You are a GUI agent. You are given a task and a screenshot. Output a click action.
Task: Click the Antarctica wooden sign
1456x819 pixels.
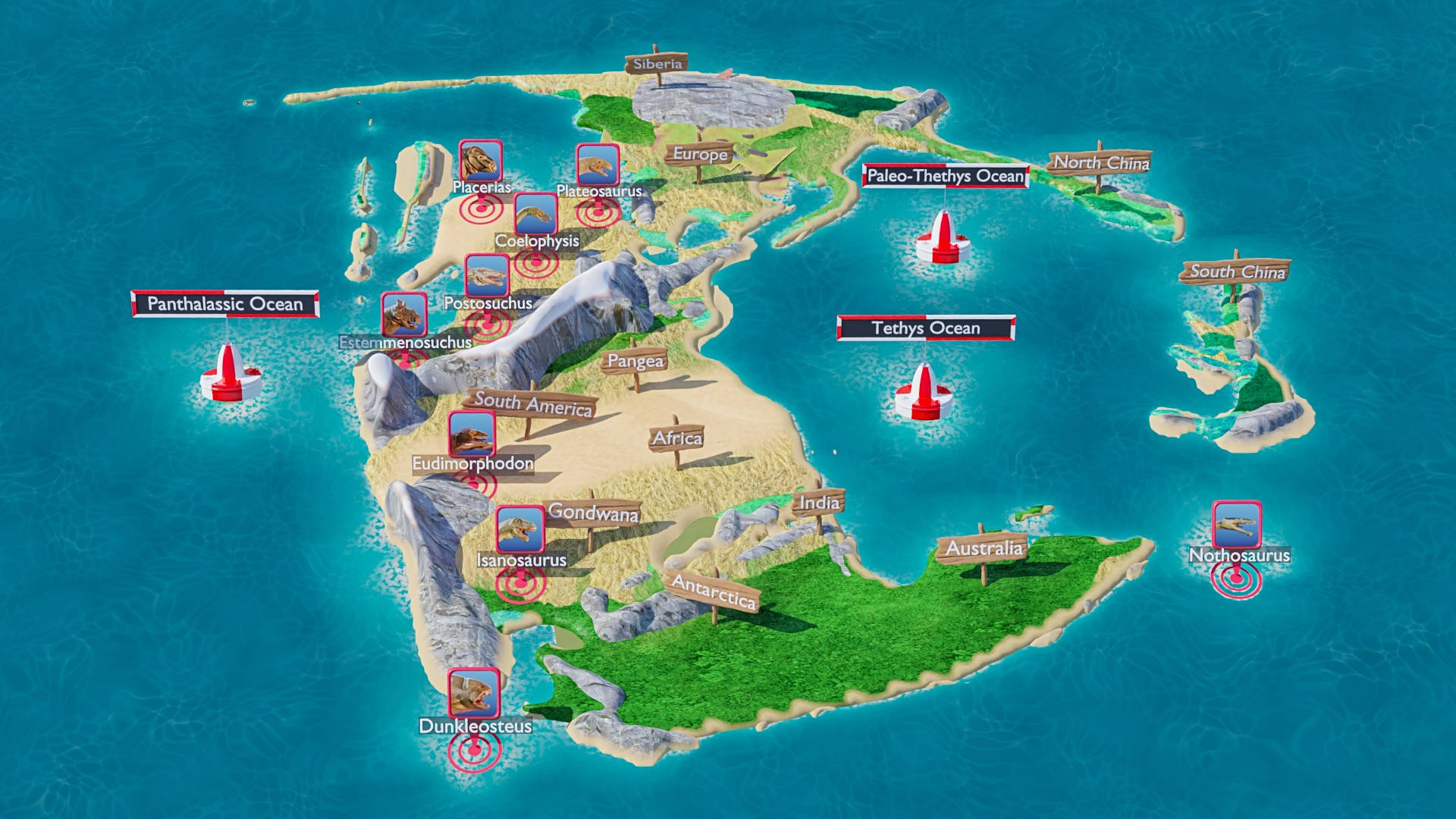(x=714, y=591)
